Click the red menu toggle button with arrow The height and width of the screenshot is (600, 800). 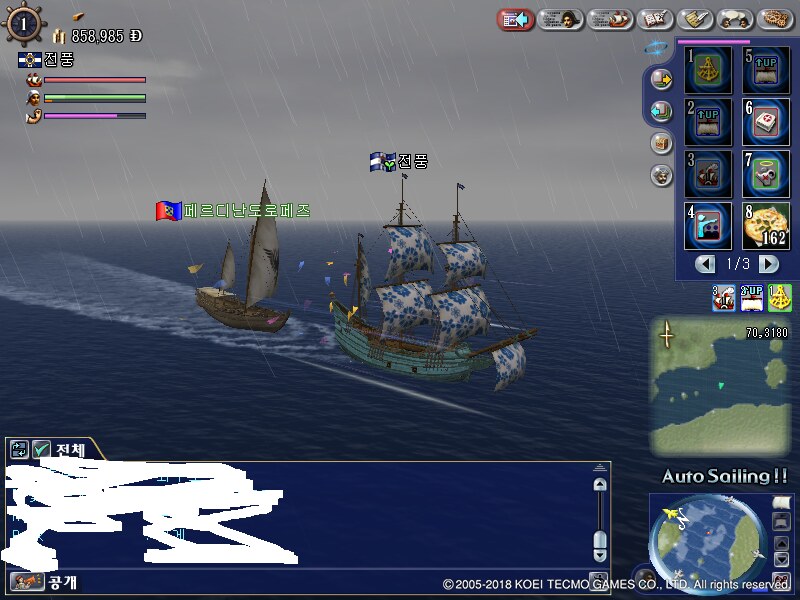pos(515,19)
